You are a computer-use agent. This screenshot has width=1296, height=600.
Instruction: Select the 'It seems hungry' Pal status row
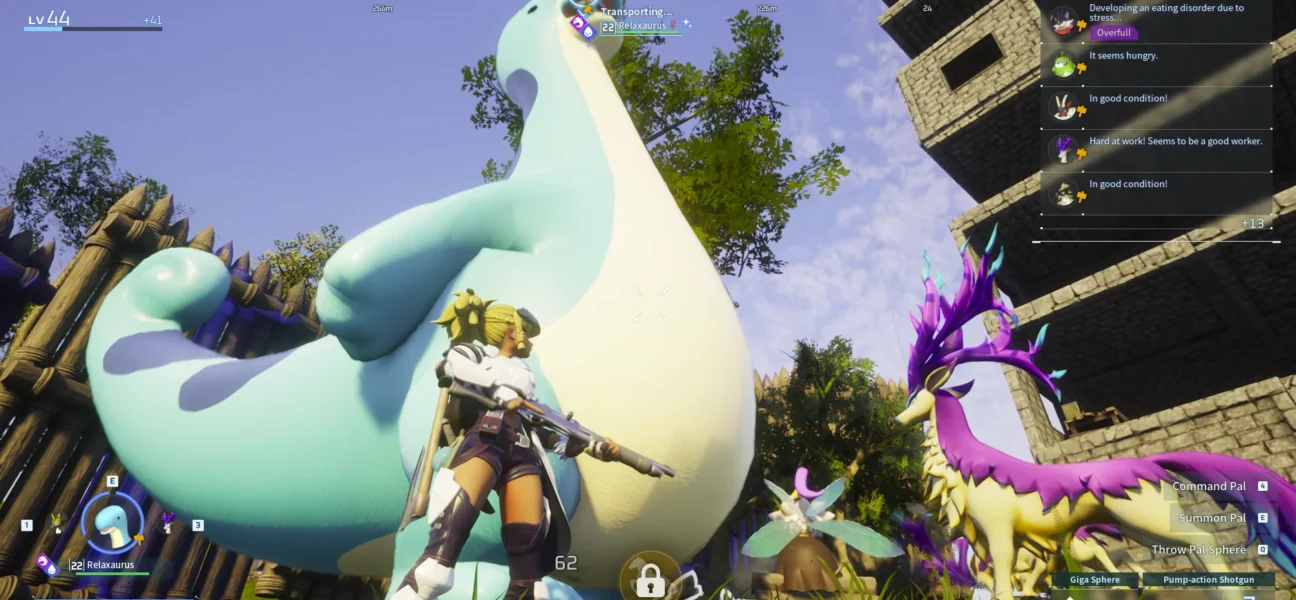1158,64
